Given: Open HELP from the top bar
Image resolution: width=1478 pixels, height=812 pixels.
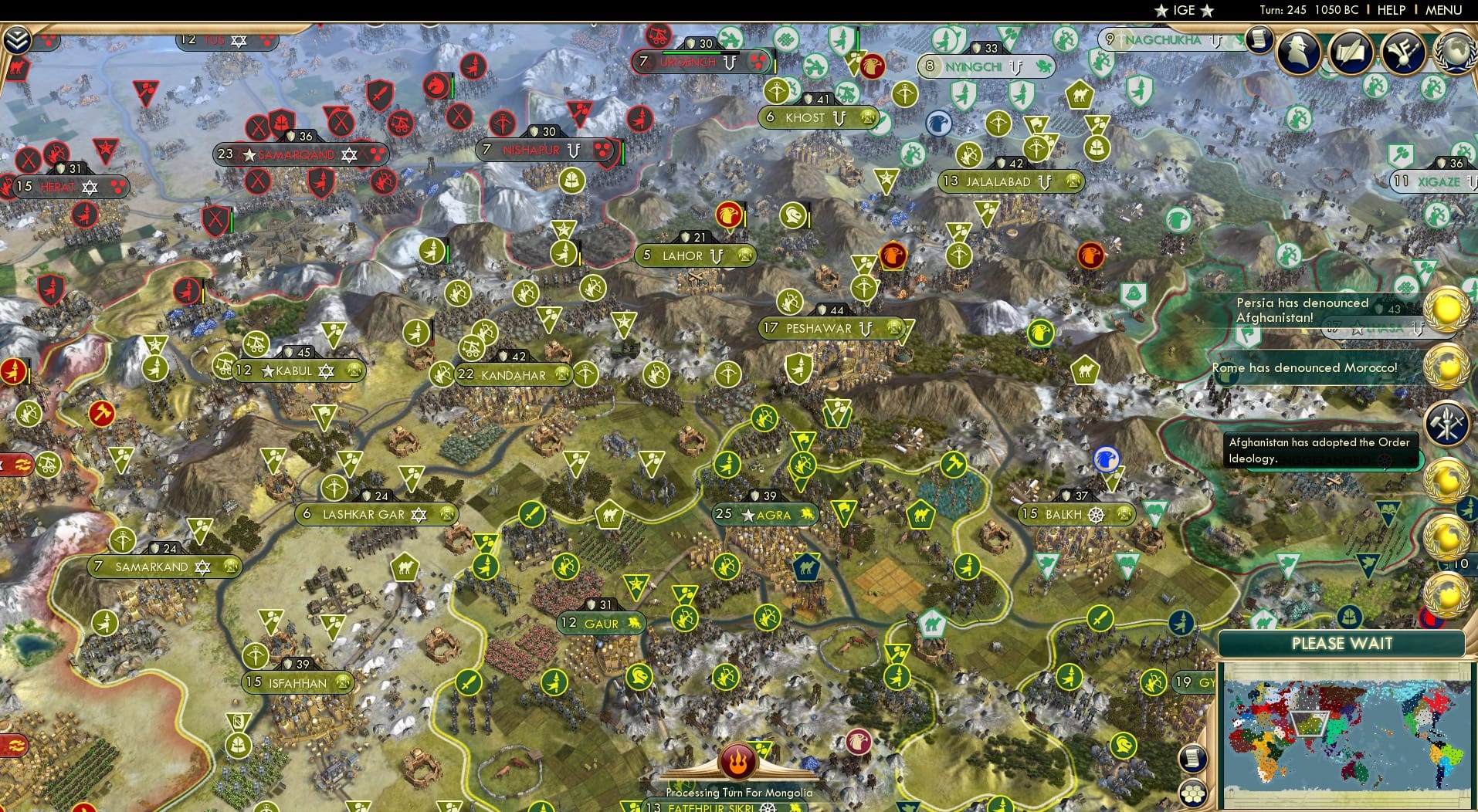Looking at the screenshot, I should 1390,11.
